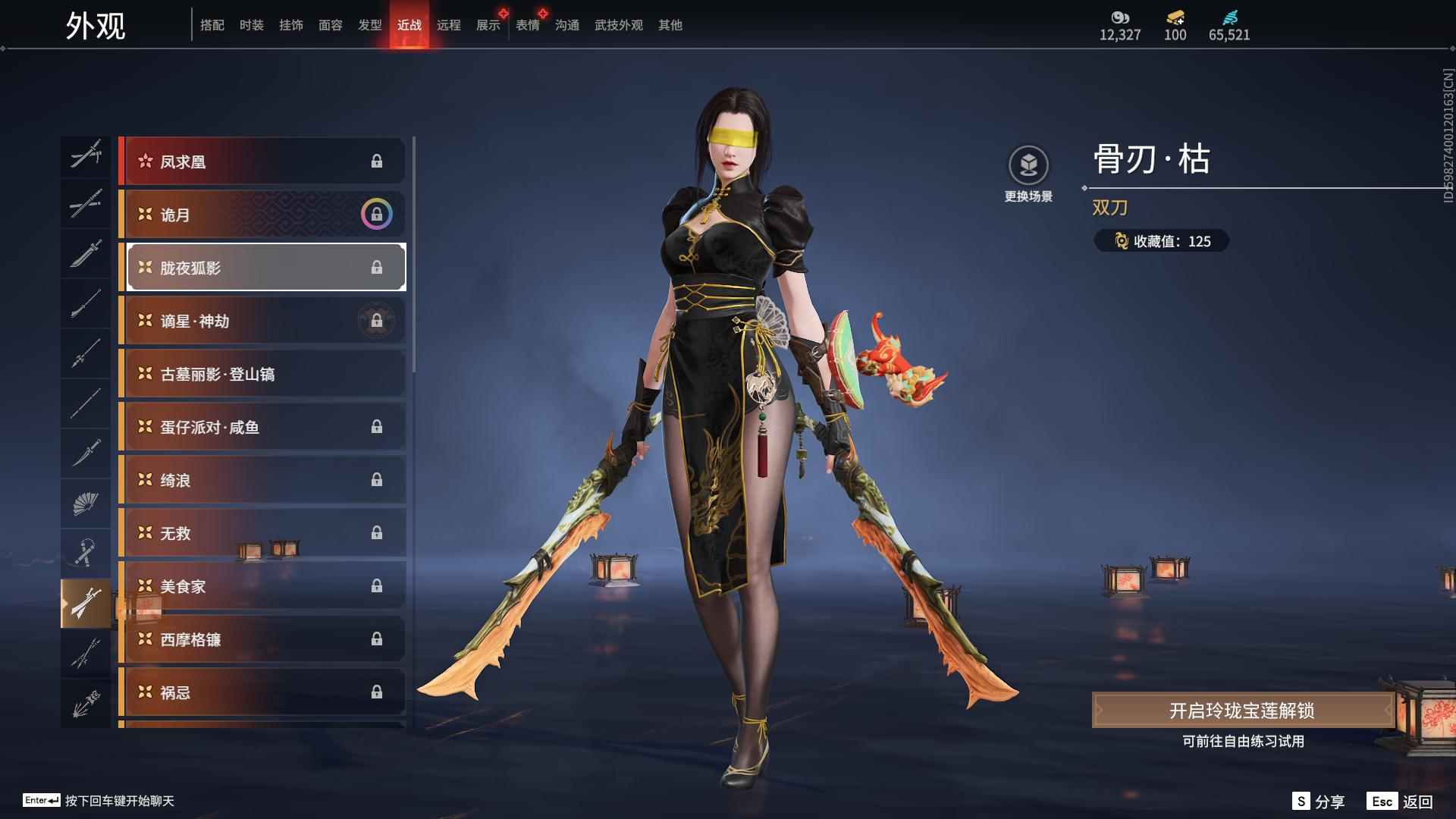
Task: Open the 挂饰 tab
Action: tap(290, 25)
